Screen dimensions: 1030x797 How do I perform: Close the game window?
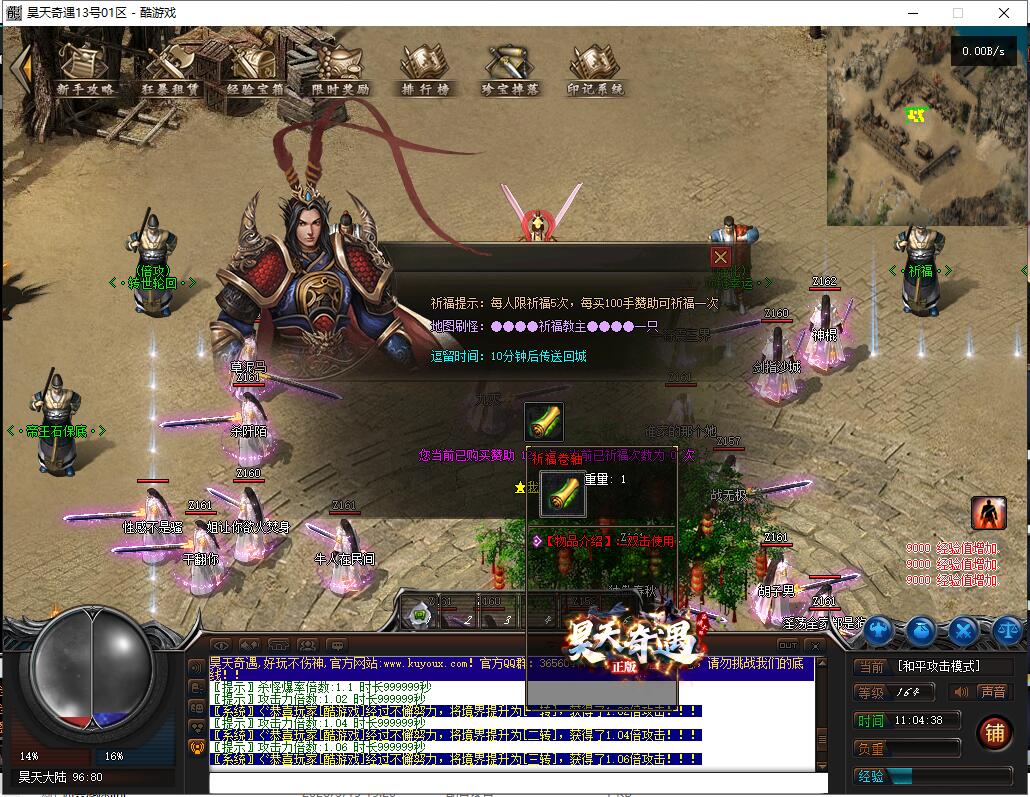[x=1004, y=13]
